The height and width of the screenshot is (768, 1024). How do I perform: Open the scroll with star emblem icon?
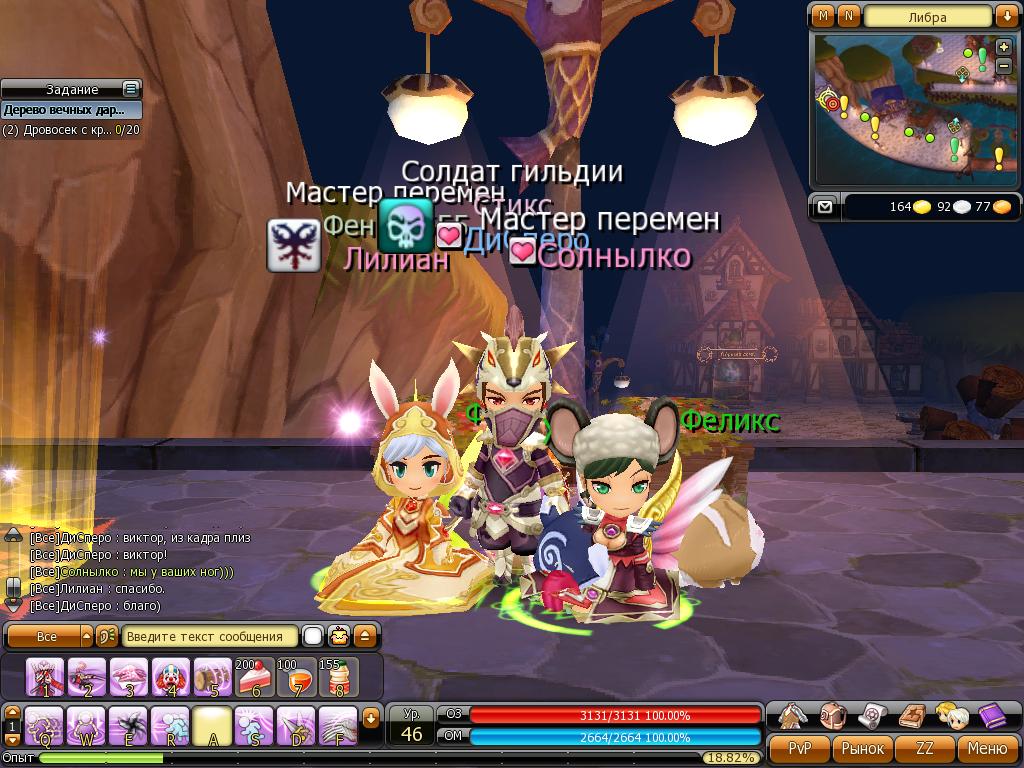pos(872,716)
